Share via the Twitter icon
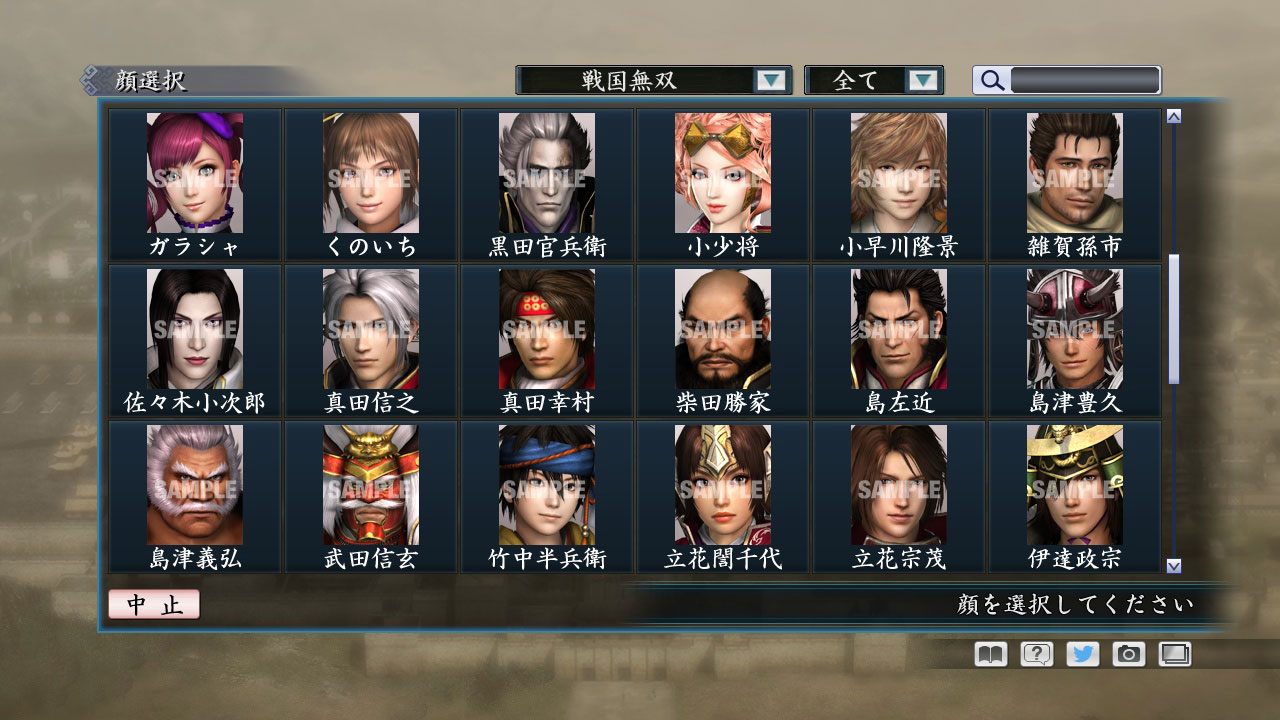The height and width of the screenshot is (720, 1280). (1081, 654)
